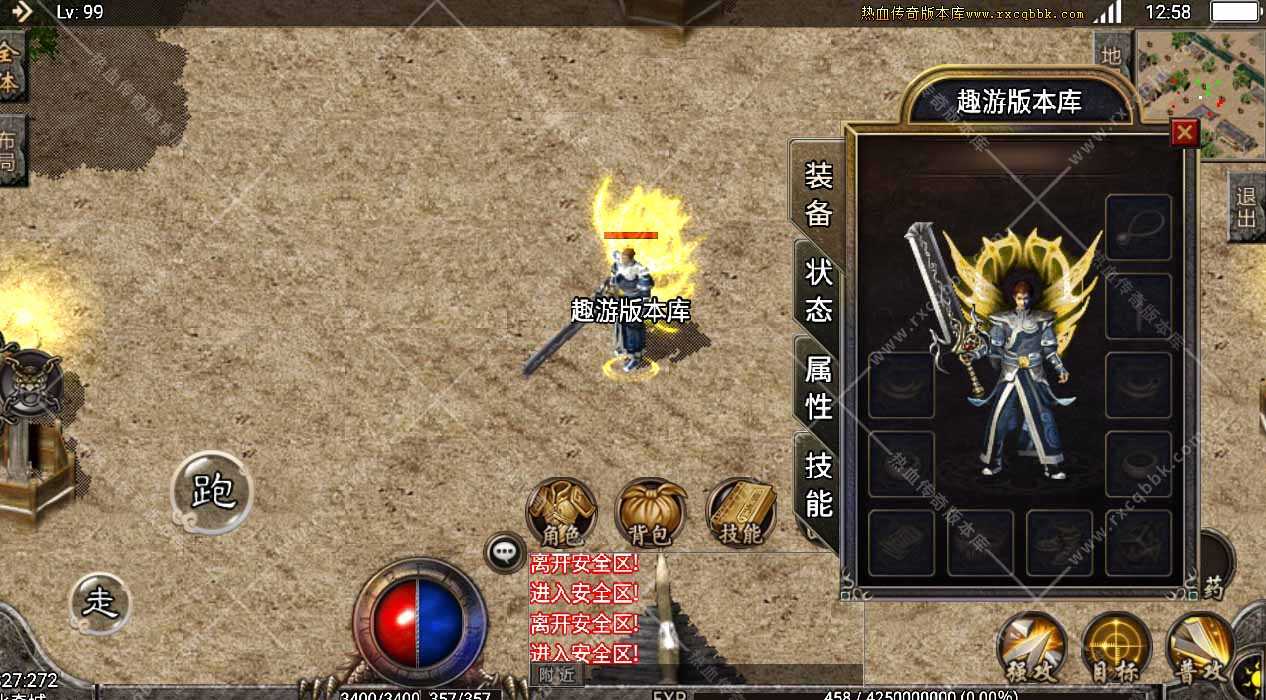Show the 属性 attributes tab
Image resolution: width=1266 pixels, height=700 pixels.
[x=818, y=387]
